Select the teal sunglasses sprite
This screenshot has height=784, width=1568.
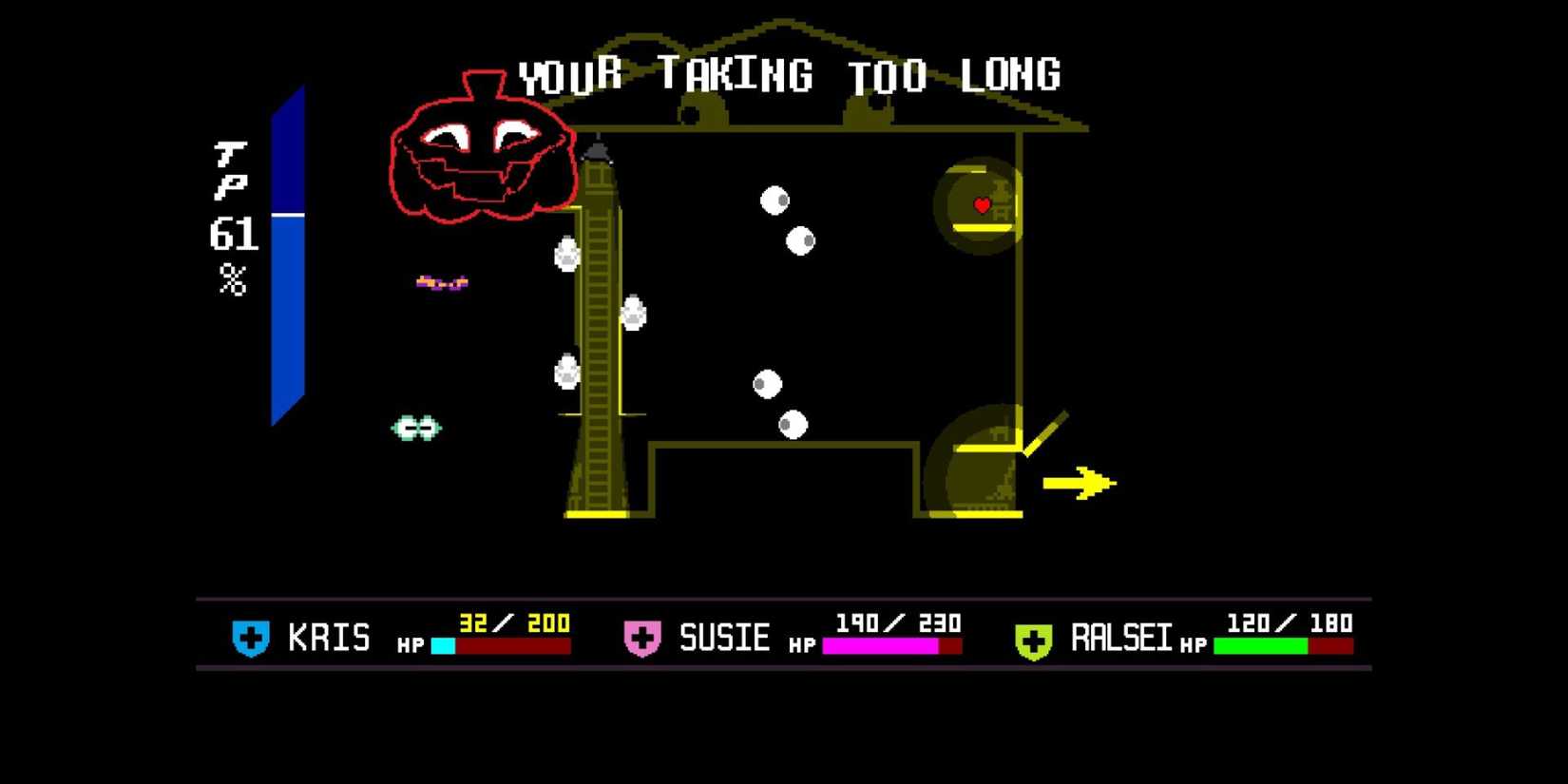click(416, 427)
